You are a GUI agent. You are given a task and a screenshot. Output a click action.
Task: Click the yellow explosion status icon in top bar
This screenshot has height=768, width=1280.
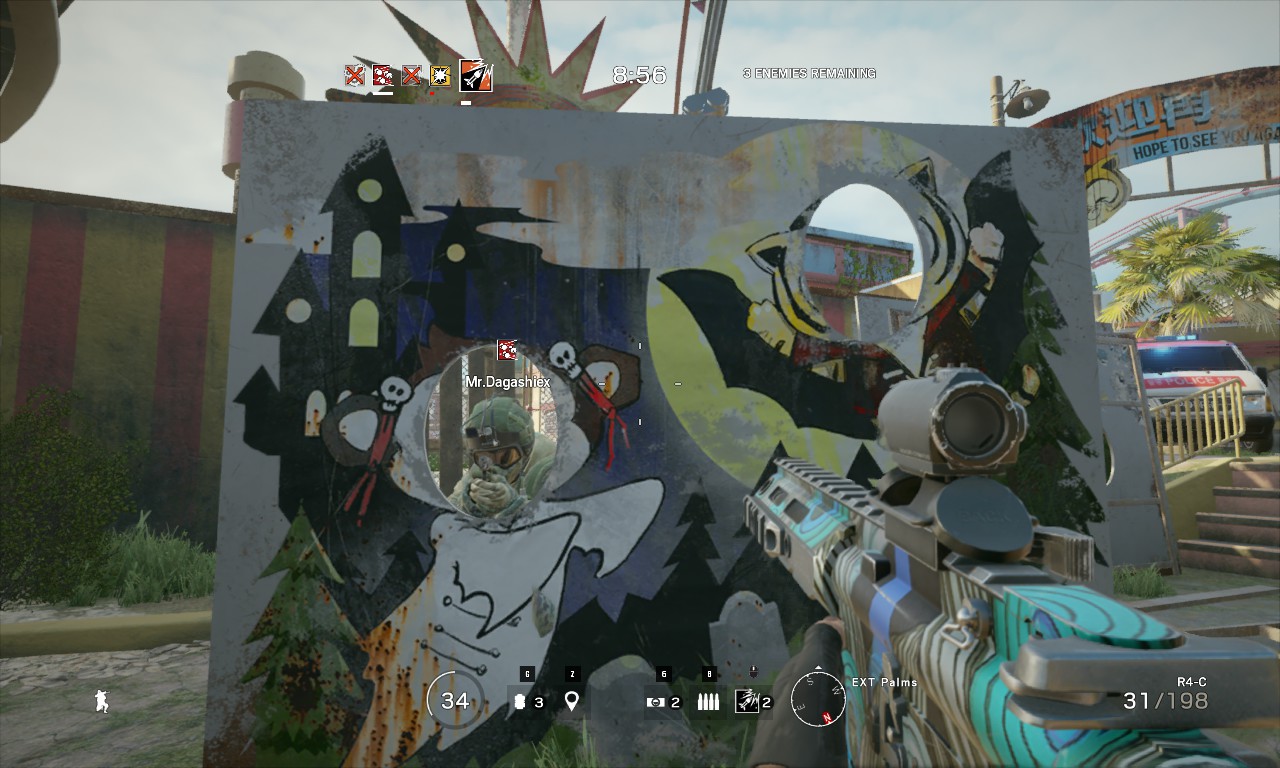[x=440, y=75]
